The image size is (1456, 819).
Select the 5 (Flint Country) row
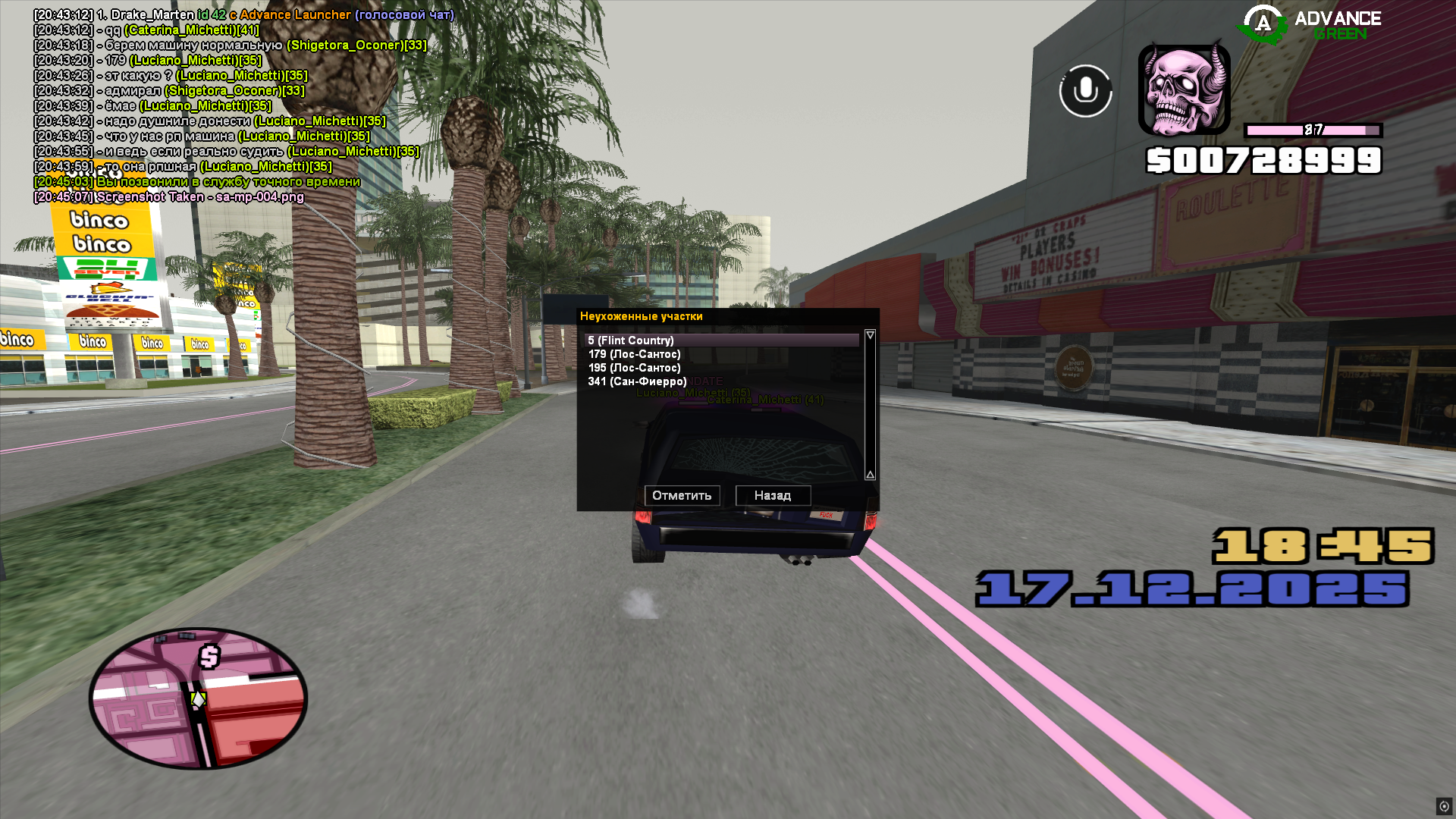point(720,340)
